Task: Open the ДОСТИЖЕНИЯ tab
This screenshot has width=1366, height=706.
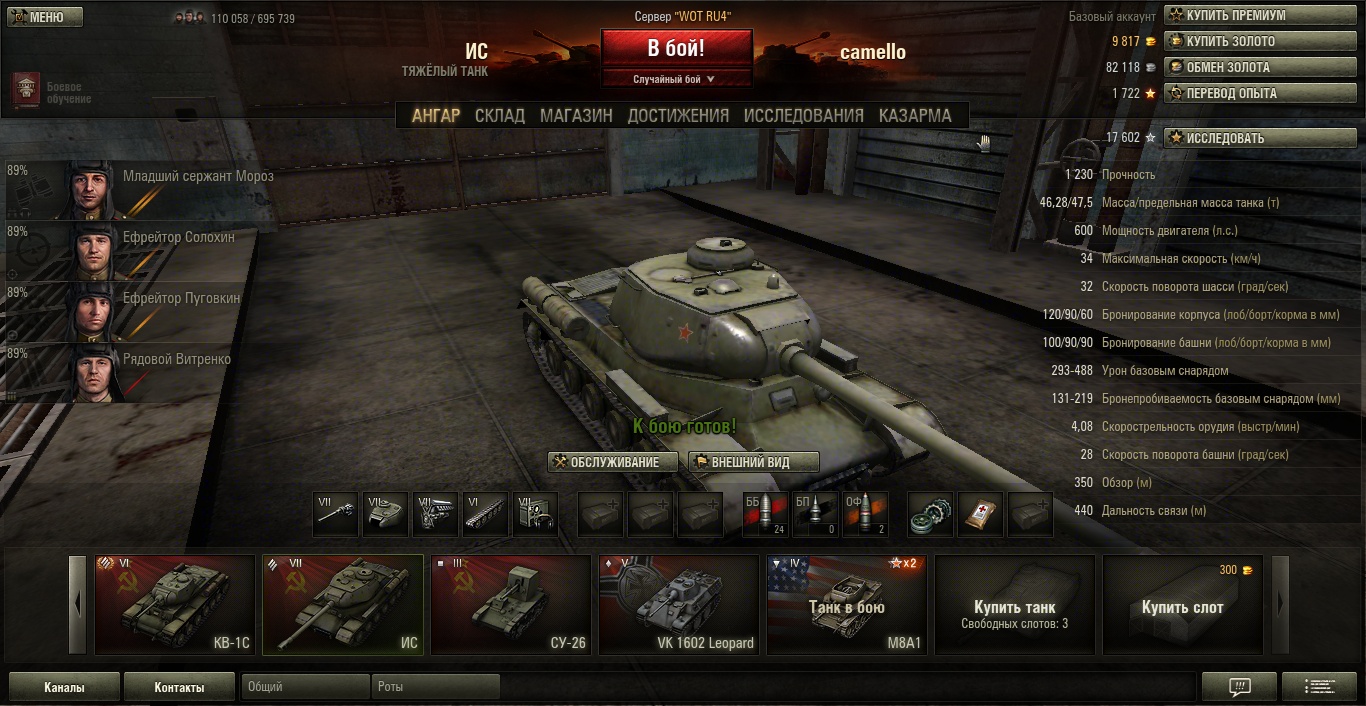Action: pyautogui.click(x=678, y=115)
